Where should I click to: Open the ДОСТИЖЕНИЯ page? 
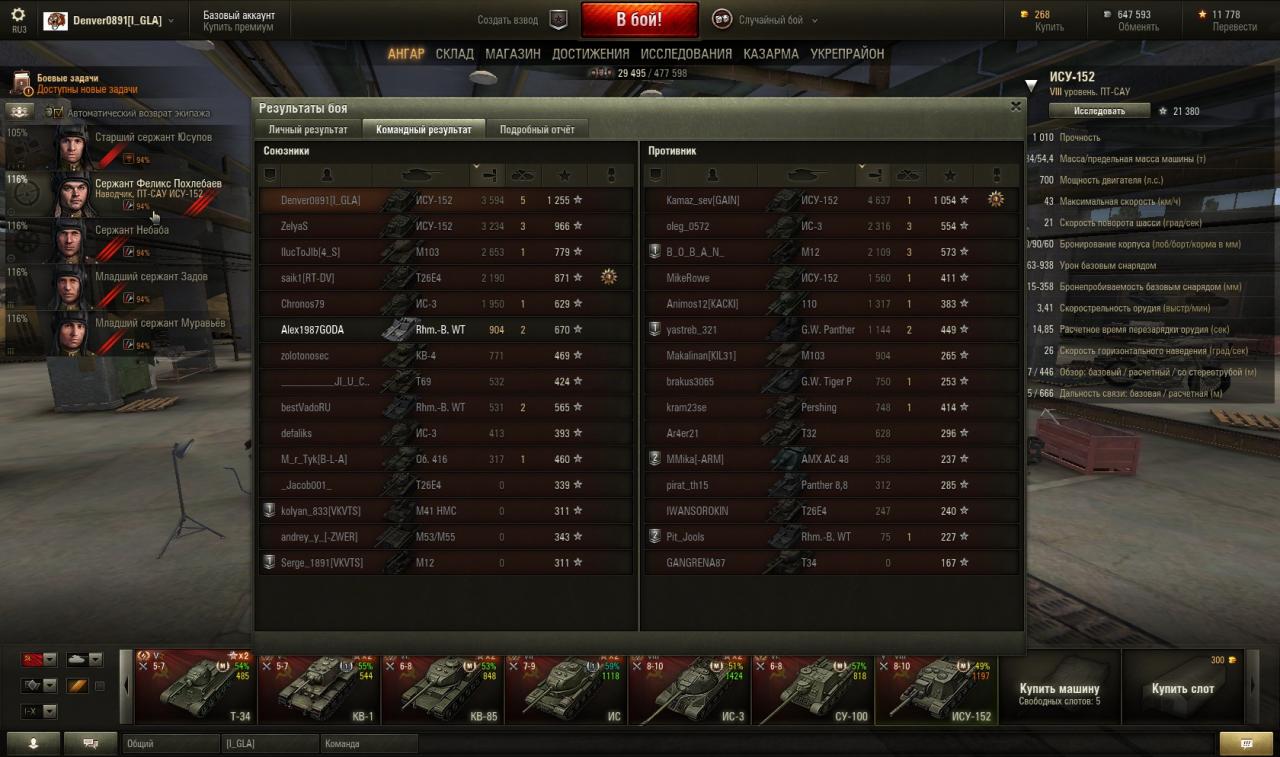(x=590, y=54)
